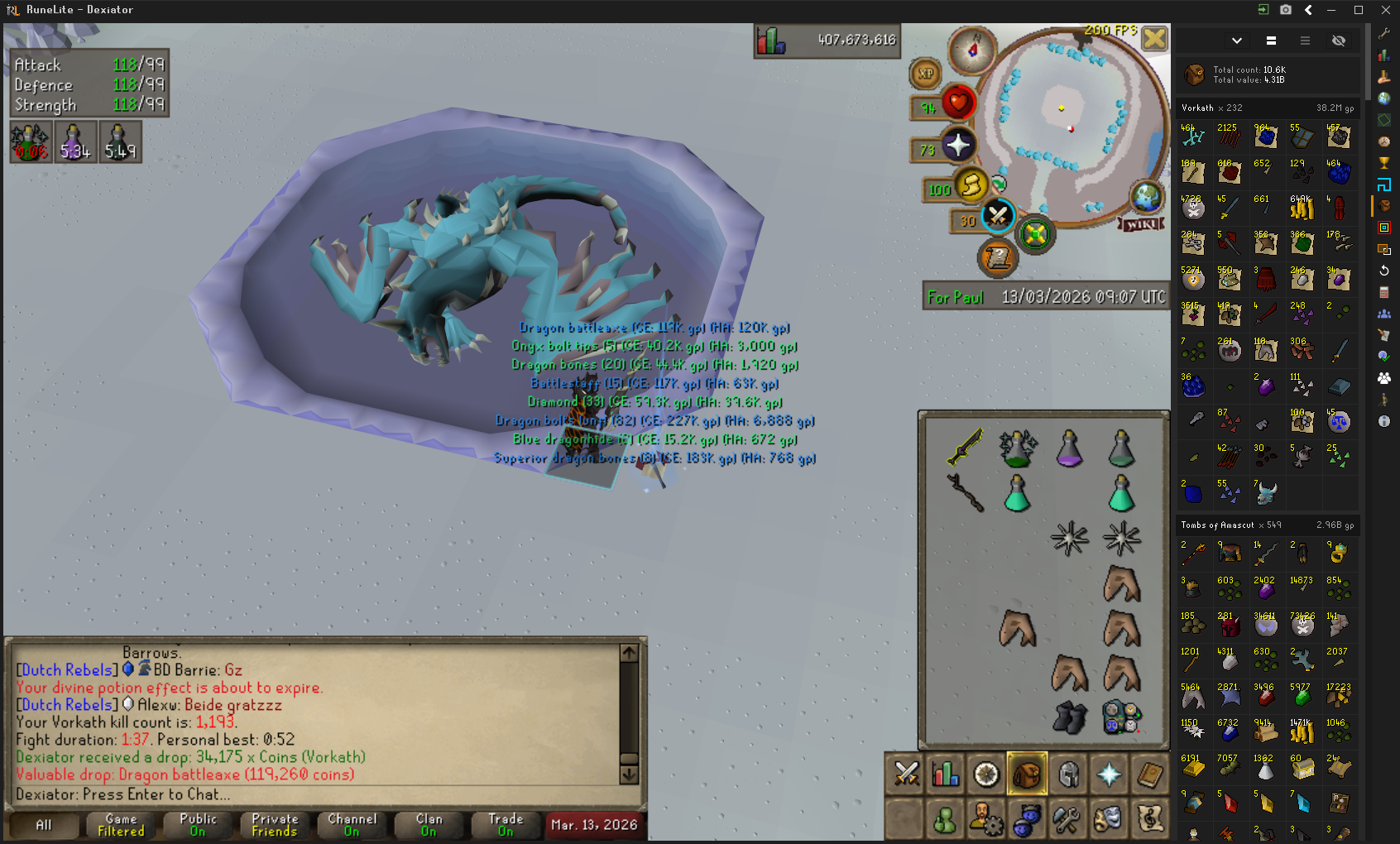Minimize the RuneLite window
The height and width of the screenshot is (844, 1400).
(x=1331, y=10)
